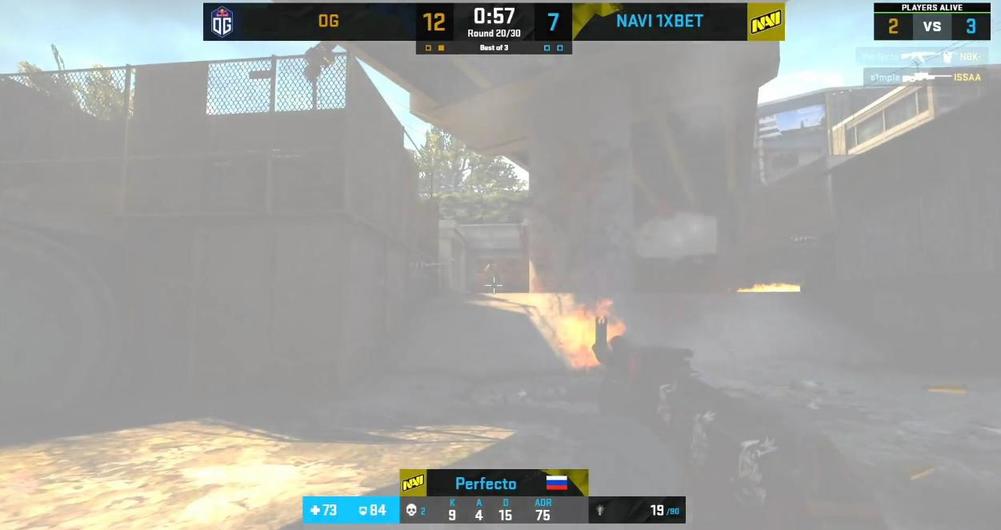Click the NAVI 1XBET team name
Viewport: 1001px width, 530px height.
(658, 21)
